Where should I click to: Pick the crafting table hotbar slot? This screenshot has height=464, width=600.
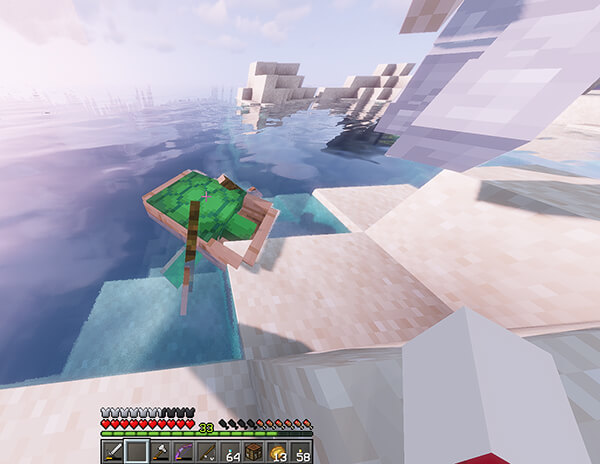click(x=252, y=452)
